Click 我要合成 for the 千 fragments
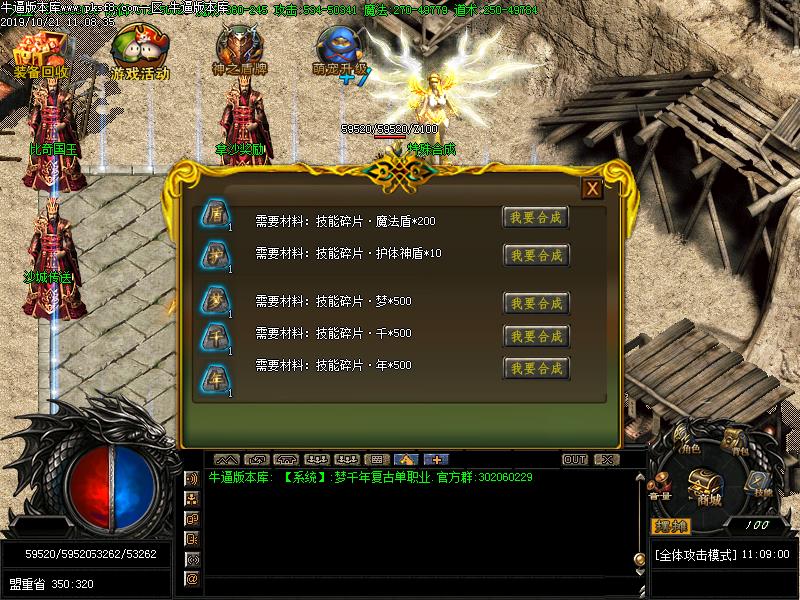800x600 pixels. [x=535, y=335]
